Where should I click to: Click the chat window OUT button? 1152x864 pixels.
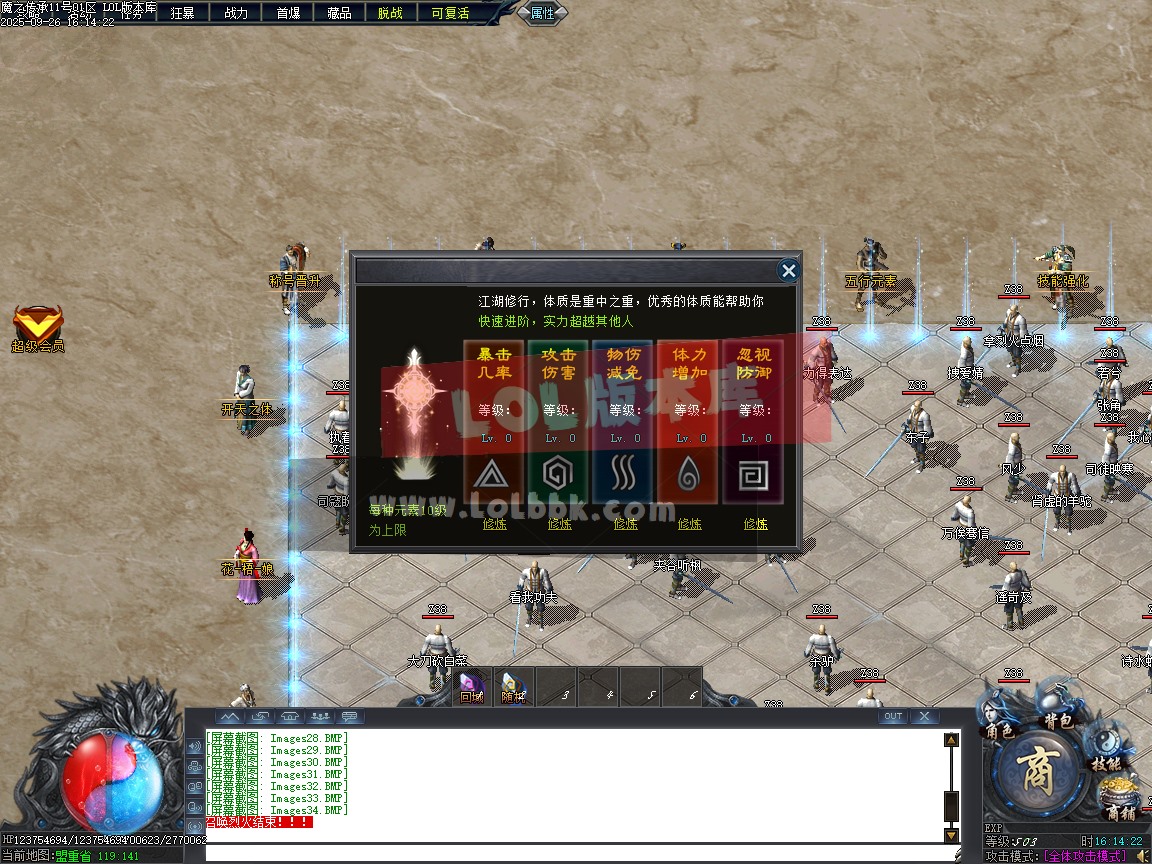(893, 716)
